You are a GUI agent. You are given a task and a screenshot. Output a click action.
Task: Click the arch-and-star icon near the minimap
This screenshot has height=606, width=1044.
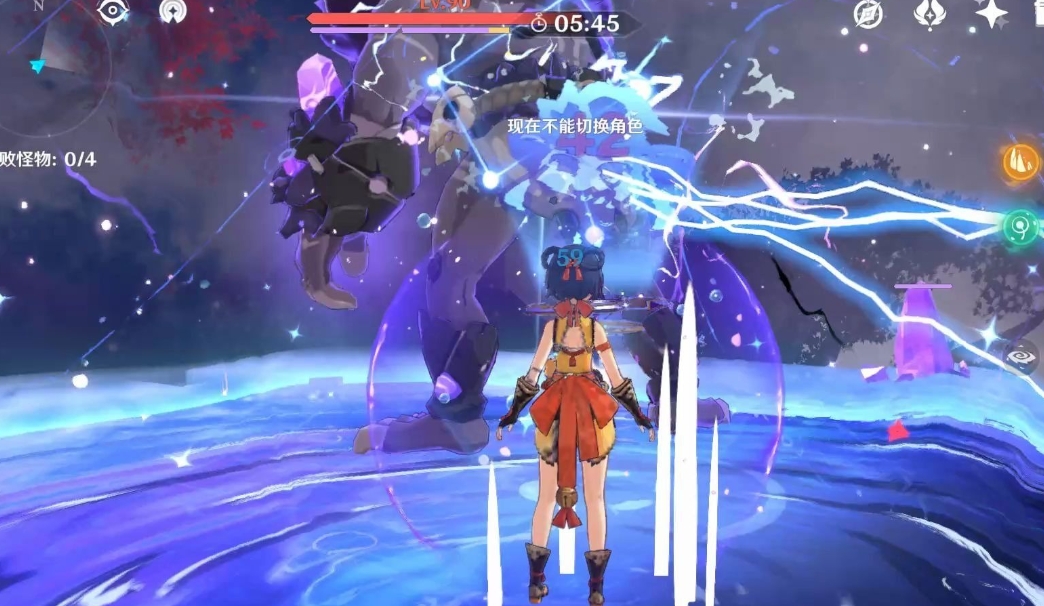pyautogui.click(x=173, y=12)
